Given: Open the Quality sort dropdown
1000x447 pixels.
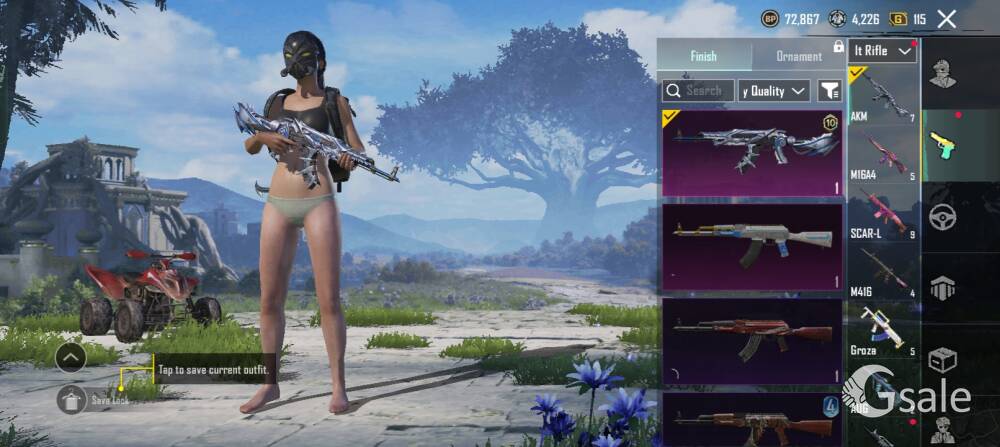Looking at the screenshot, I should pyautogui.click(x=774, y=91).
